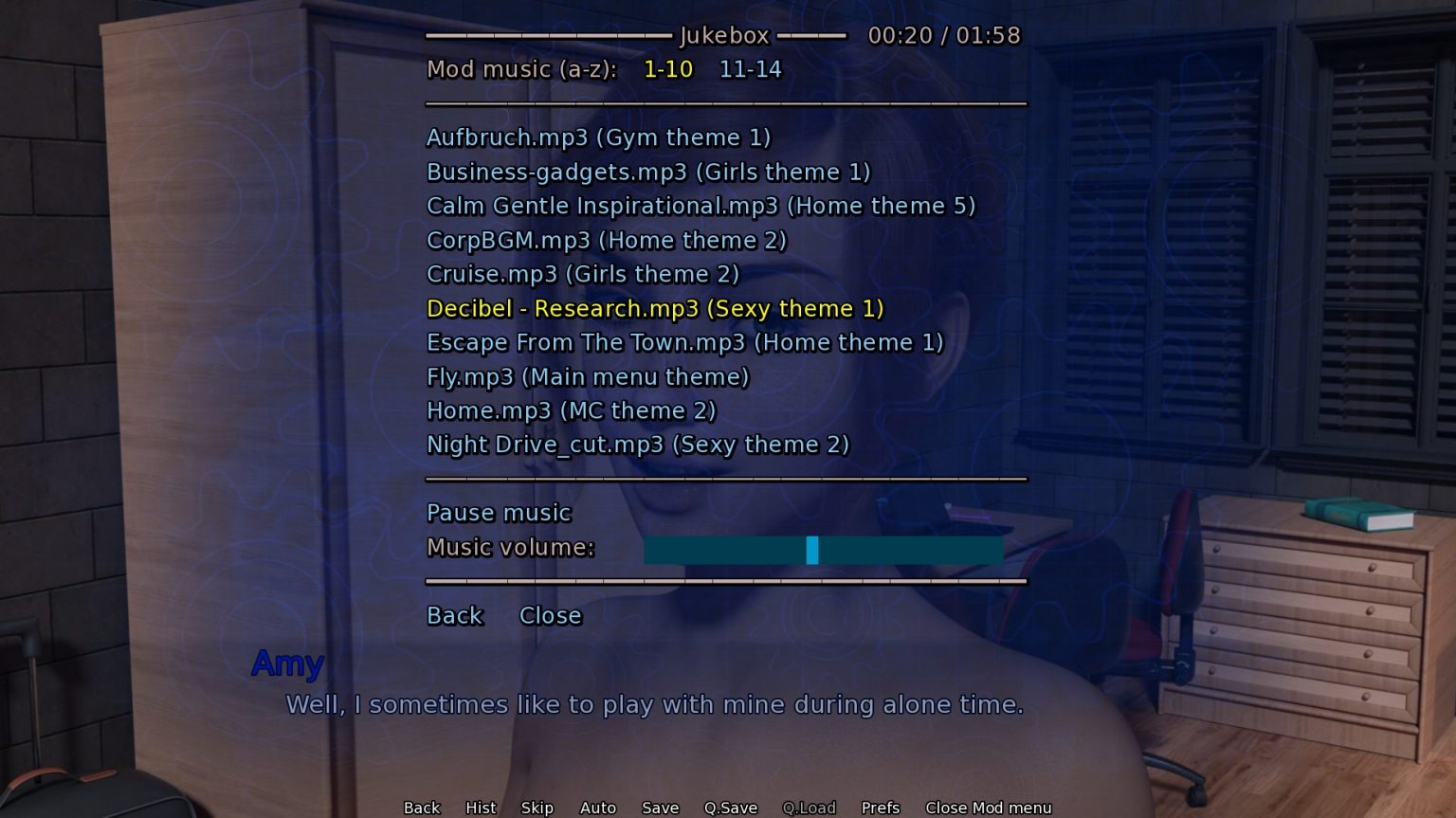Choose Fly.mp3 Main menu theme

[x=587, y=376]
